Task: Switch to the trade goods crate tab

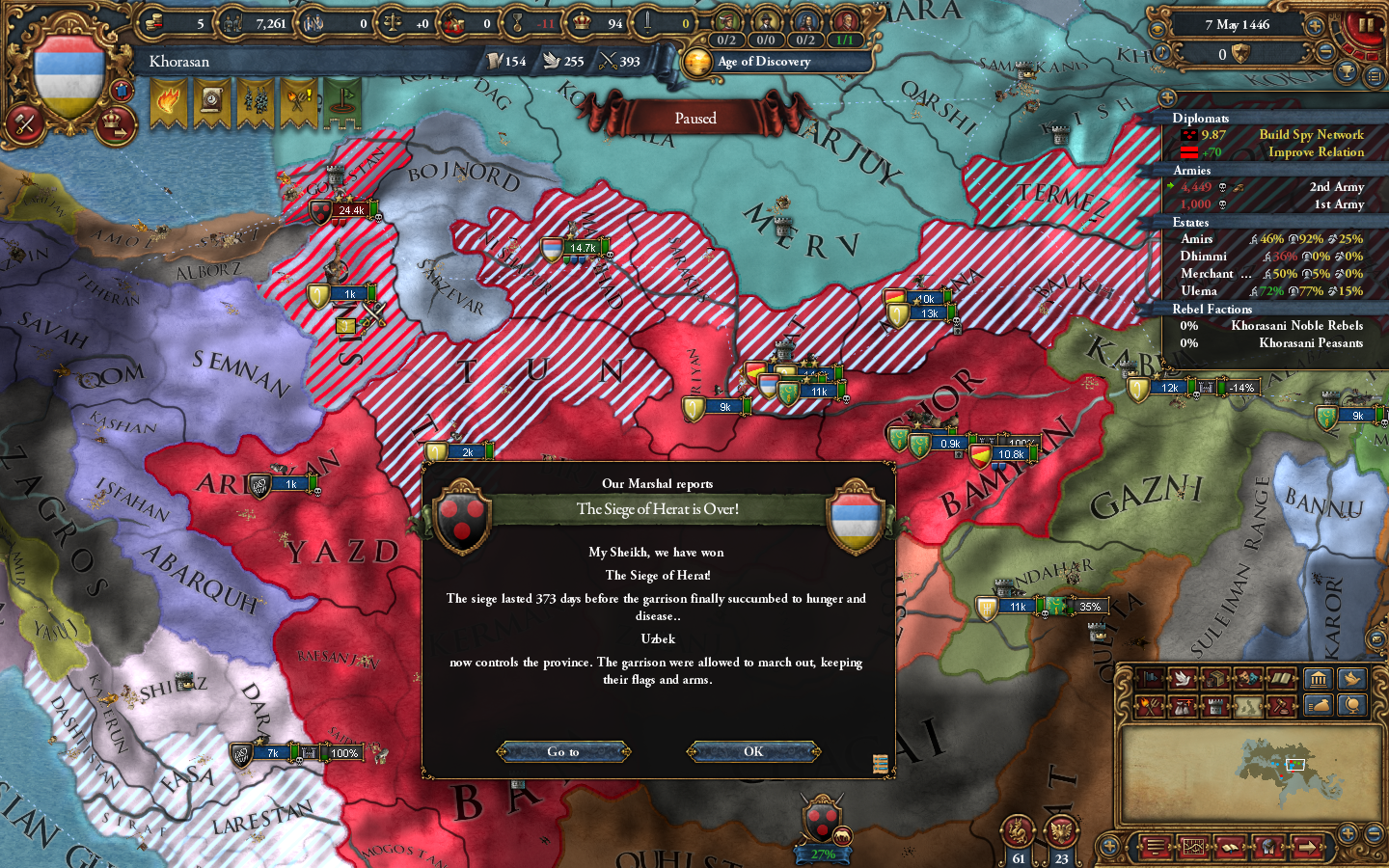Action: tap(1215, 678)
